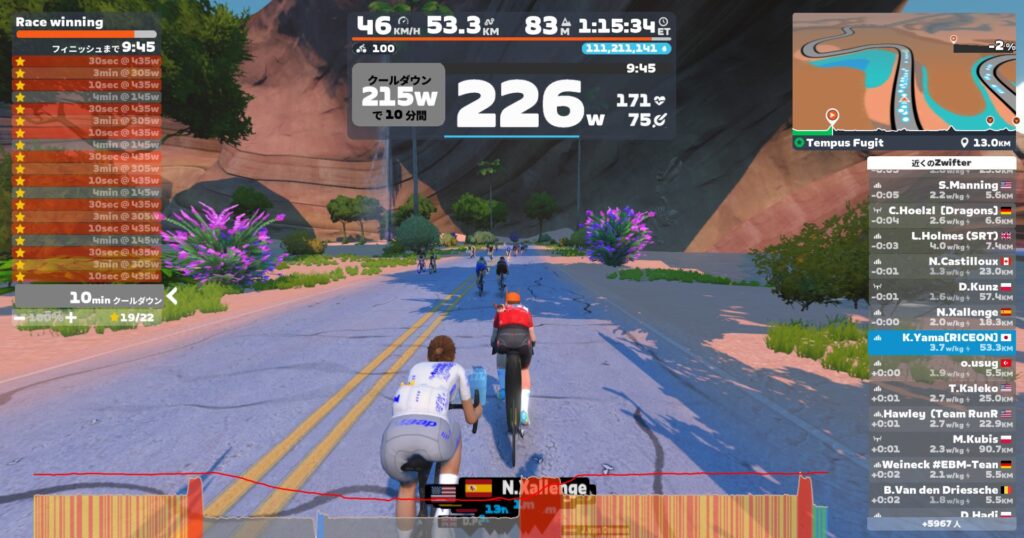Click the highlighted K.Yama[RICEON] row
This screenshot has height=538, width=1024.
point(941,342)
